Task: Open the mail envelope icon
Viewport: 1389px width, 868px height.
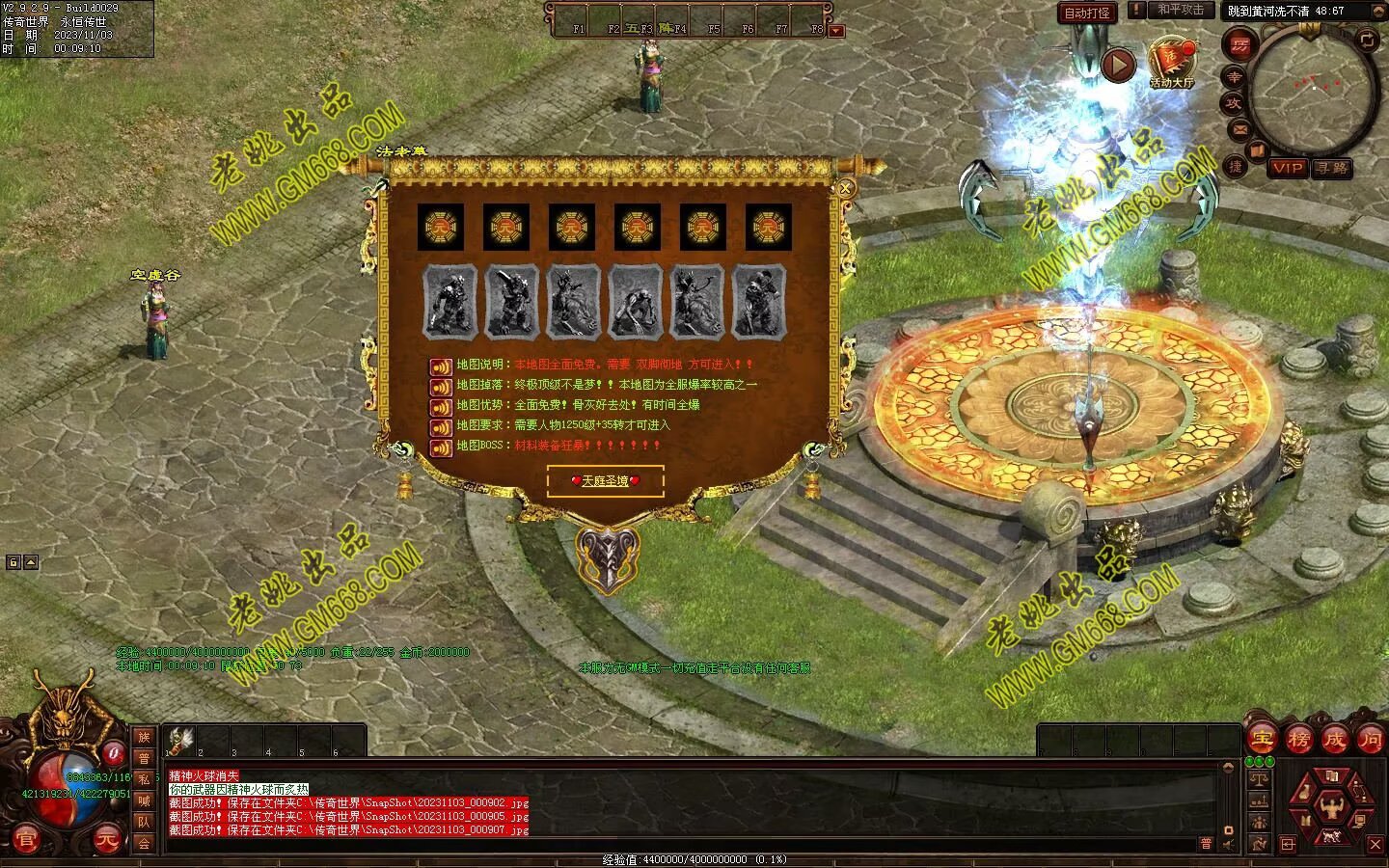Action: [x=1240, y=128]
